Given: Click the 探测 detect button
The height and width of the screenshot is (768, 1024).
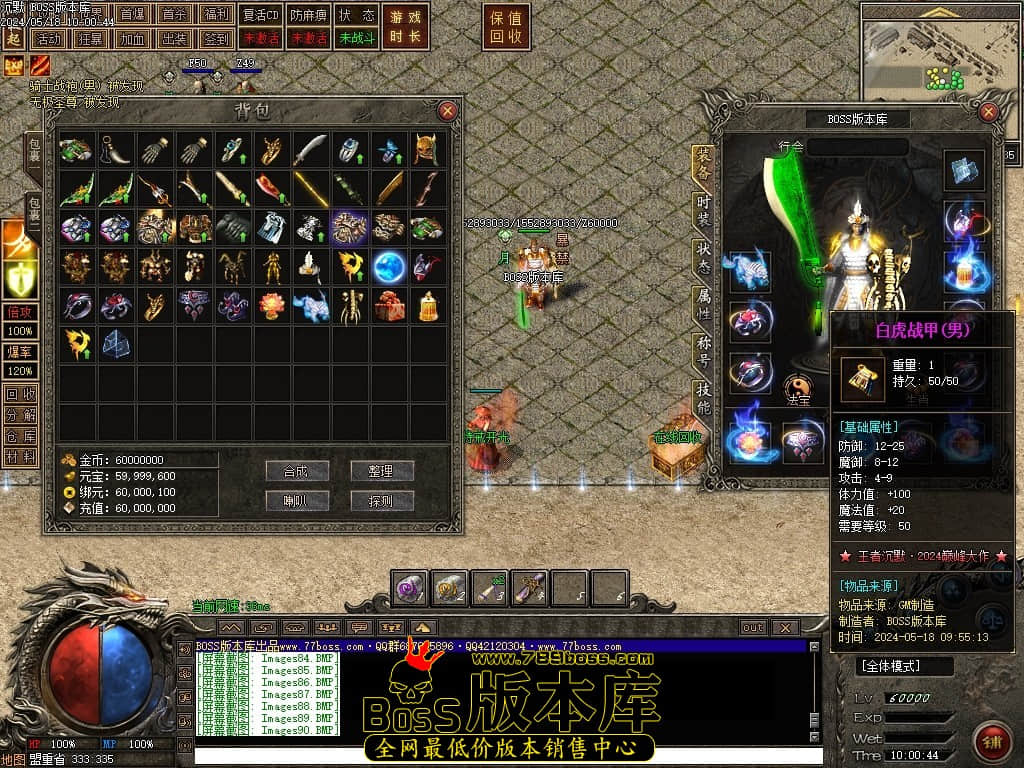Looking at the screenshot, I should [381, 501].
